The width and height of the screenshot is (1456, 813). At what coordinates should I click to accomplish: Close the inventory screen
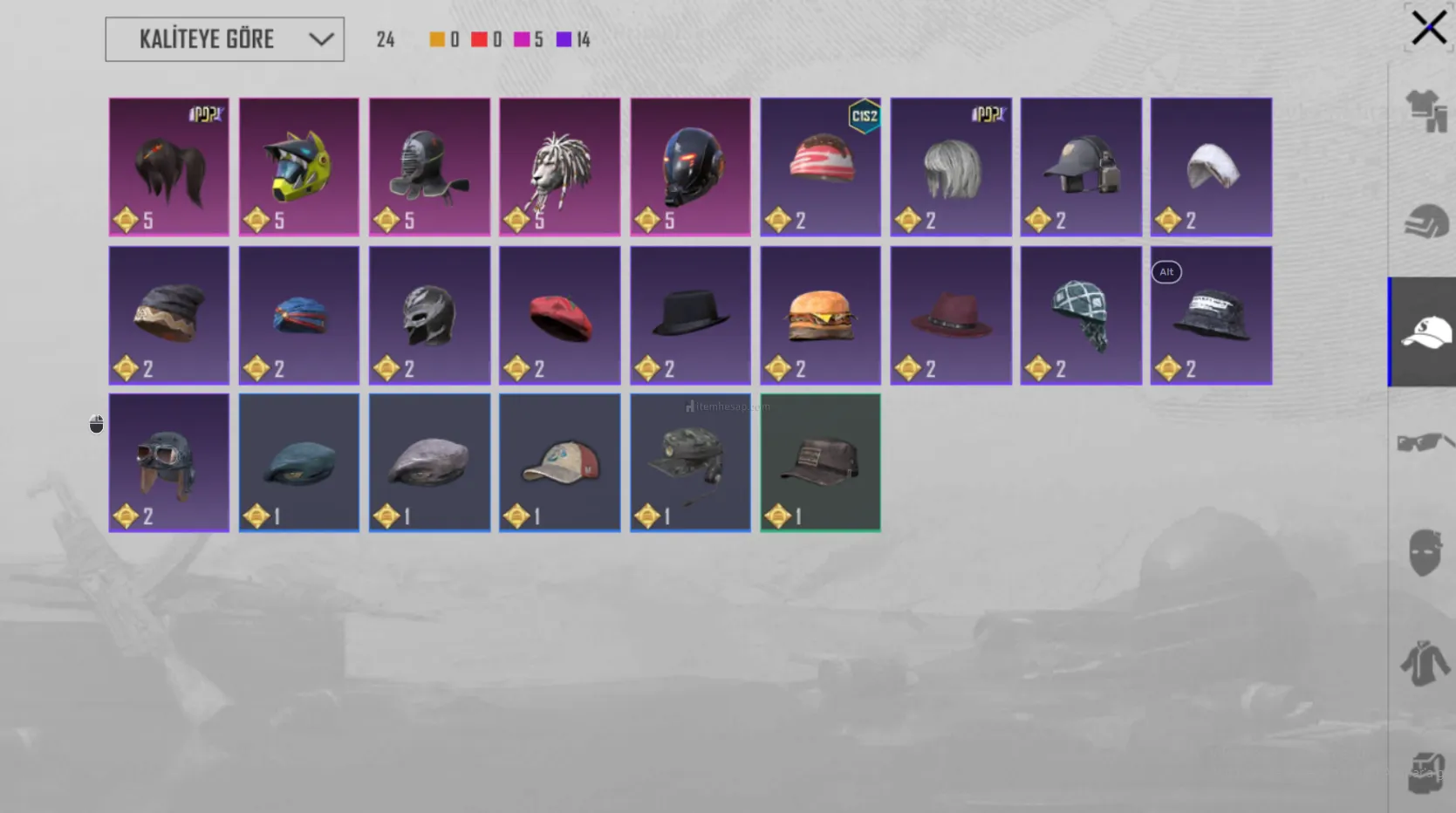click(1428, 28)
